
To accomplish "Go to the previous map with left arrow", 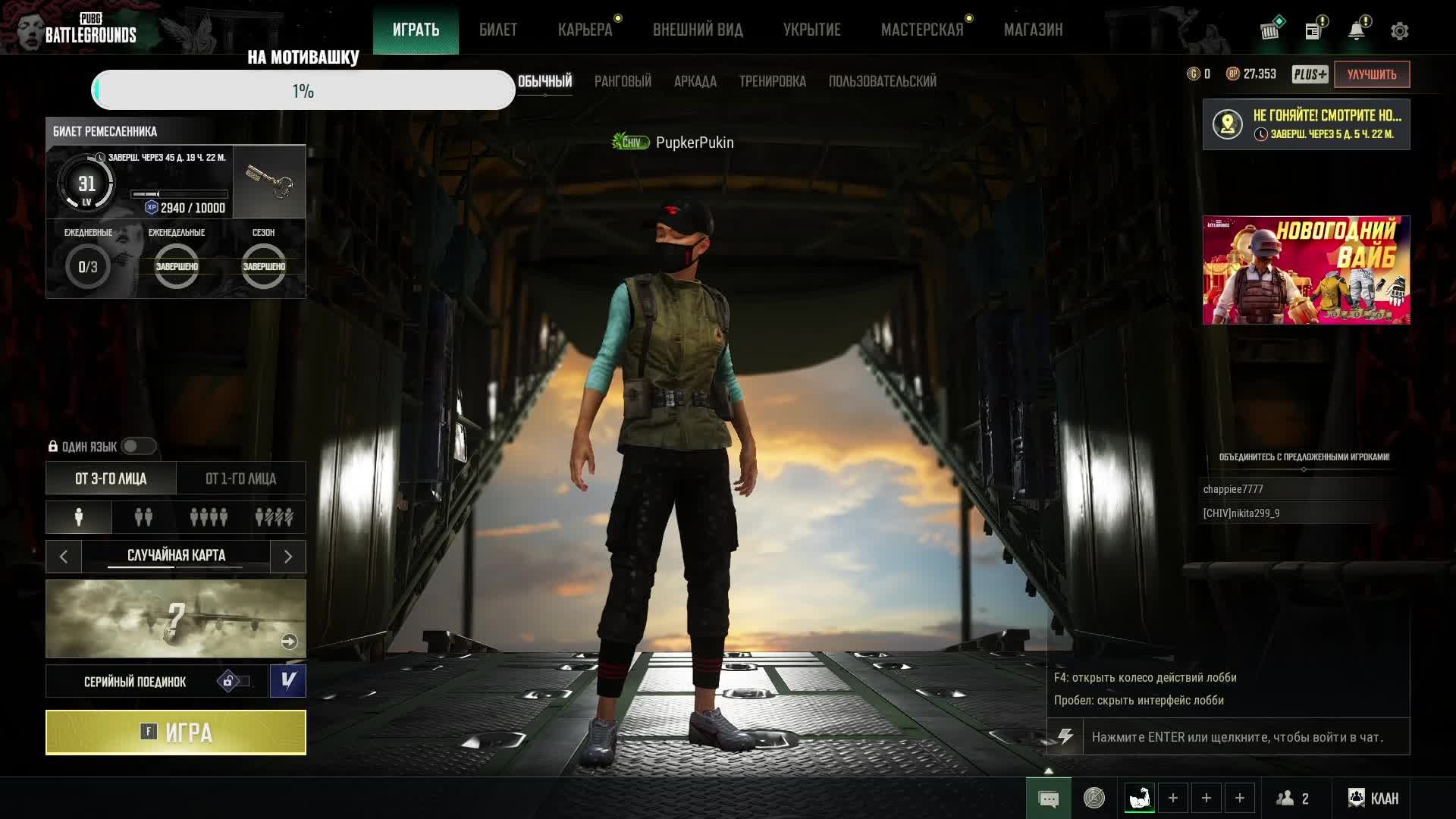I will (x=64, y=557).
